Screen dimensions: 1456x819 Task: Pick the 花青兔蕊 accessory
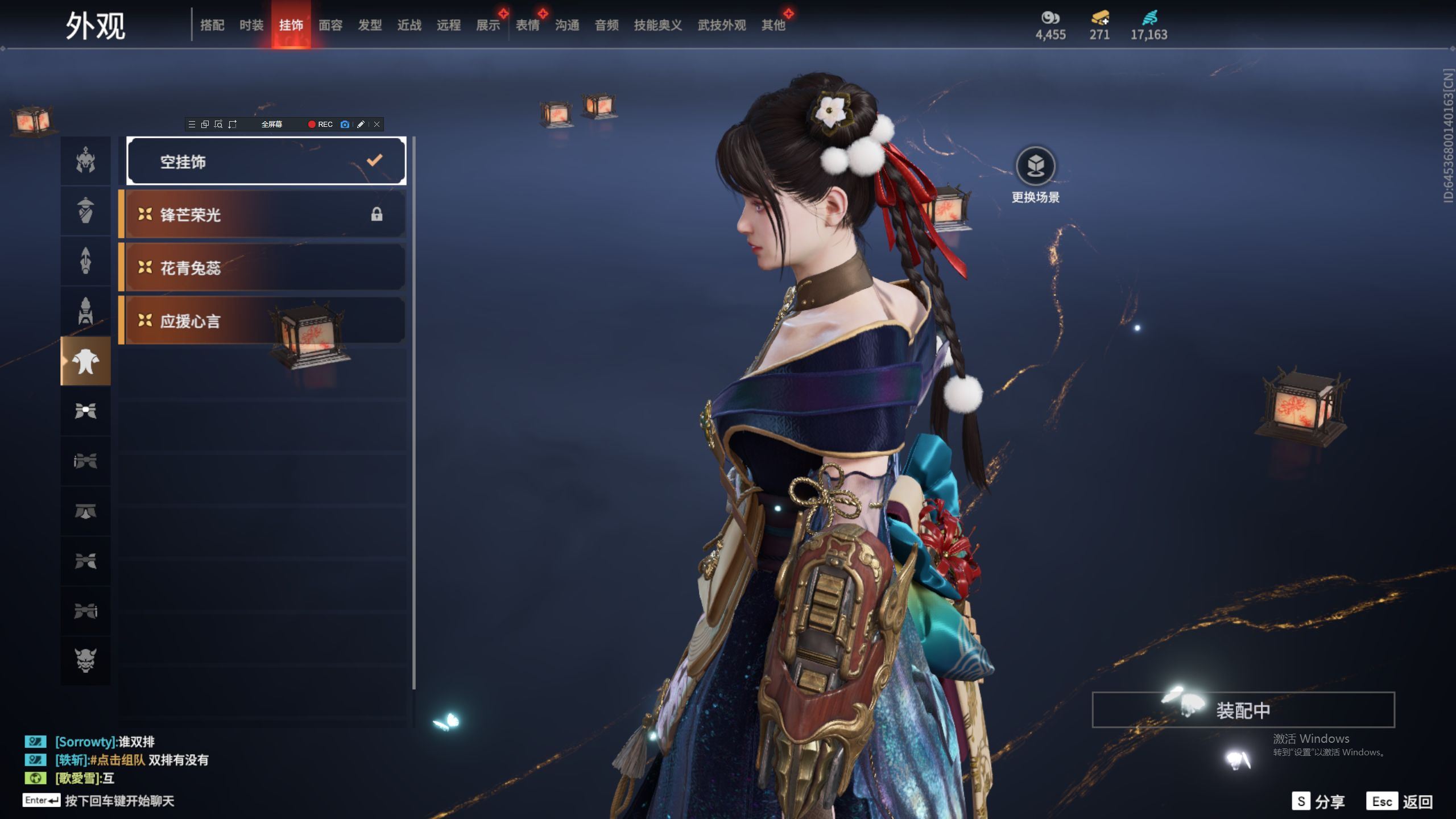point(263,267)
